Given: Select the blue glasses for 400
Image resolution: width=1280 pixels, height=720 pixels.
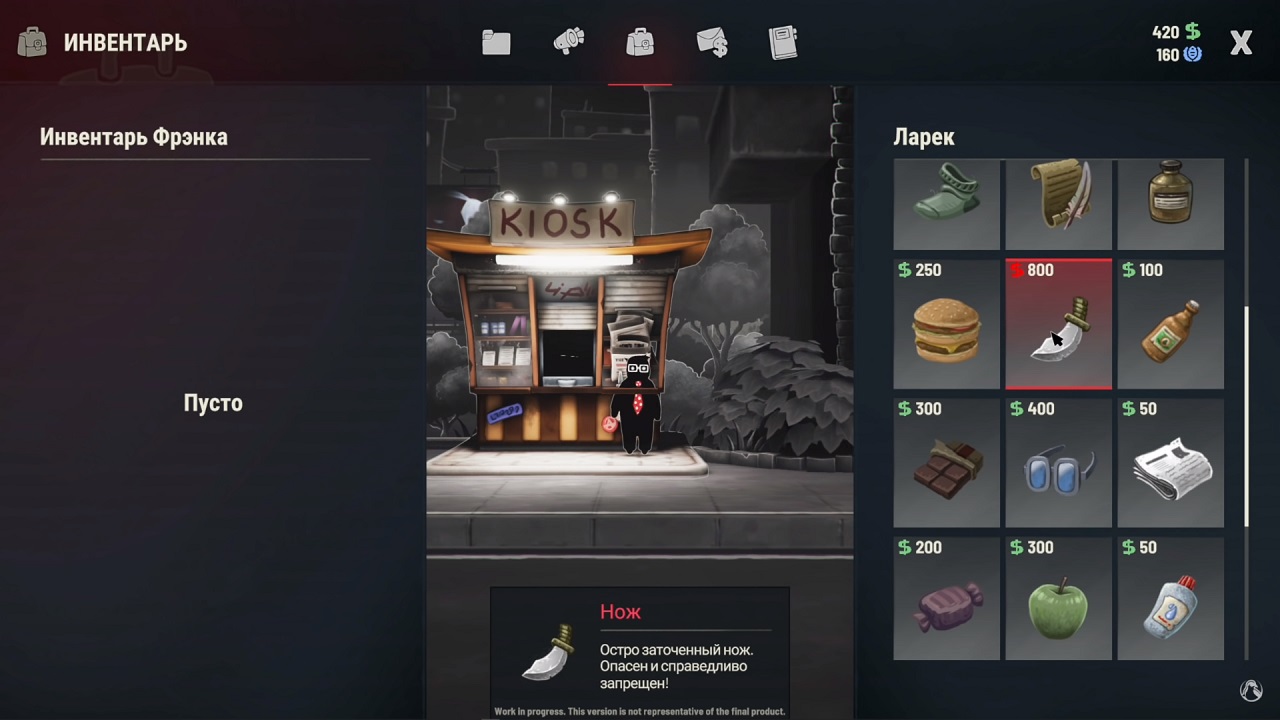Looking at the screenshot, I should point(1058,464).
